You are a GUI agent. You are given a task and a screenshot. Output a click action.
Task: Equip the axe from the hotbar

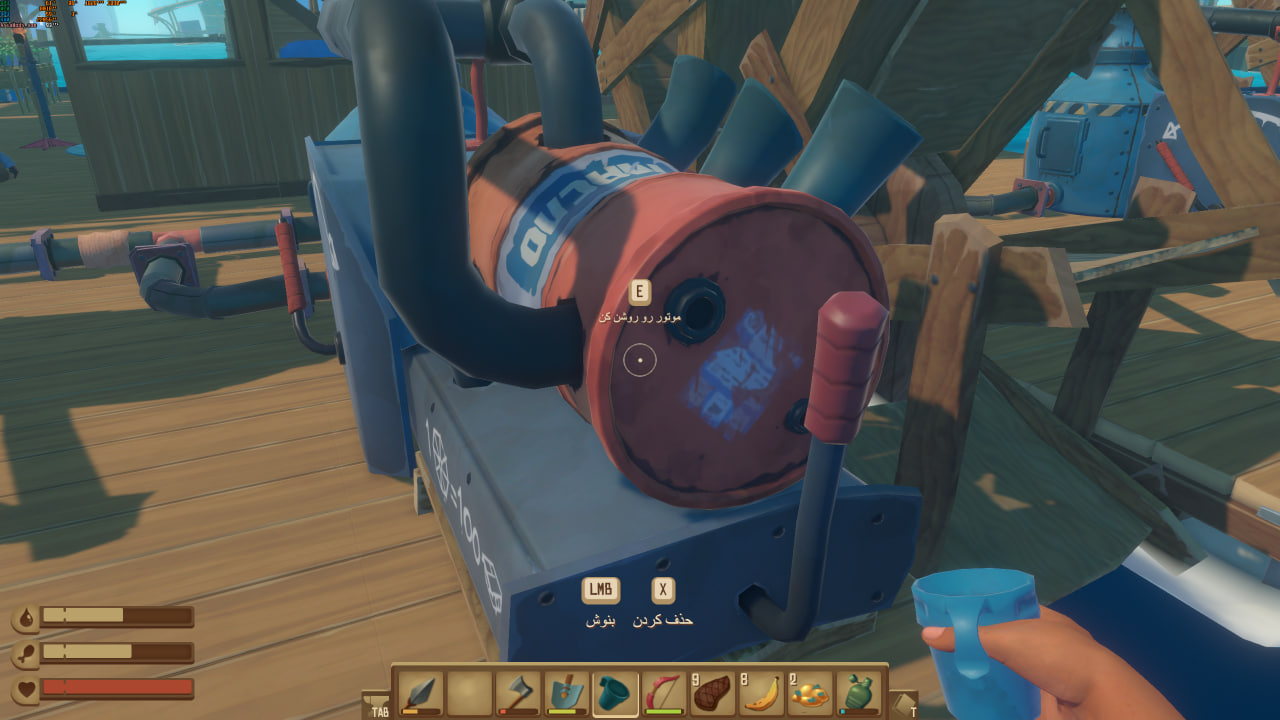(x=518, y=693)
